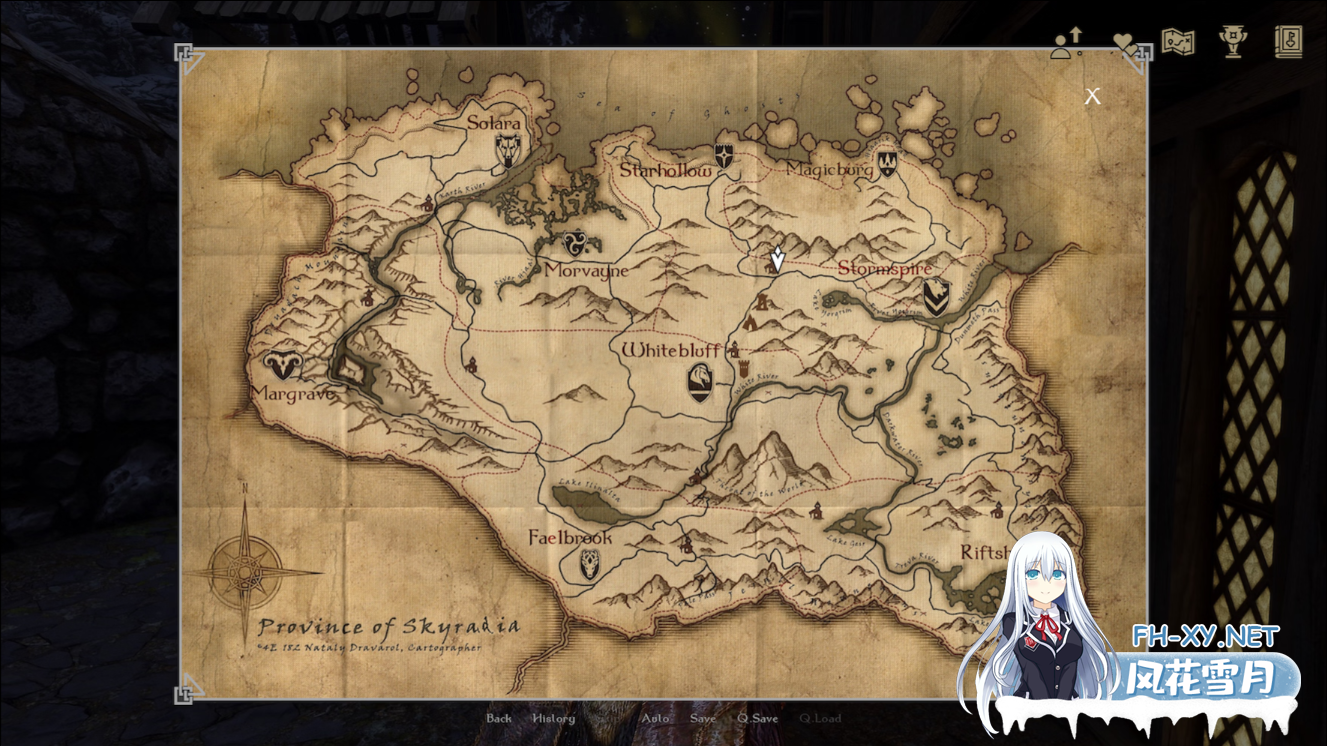This screenshot has width=1327, height=746.
Task: Save the game
Action: (703, 718)
